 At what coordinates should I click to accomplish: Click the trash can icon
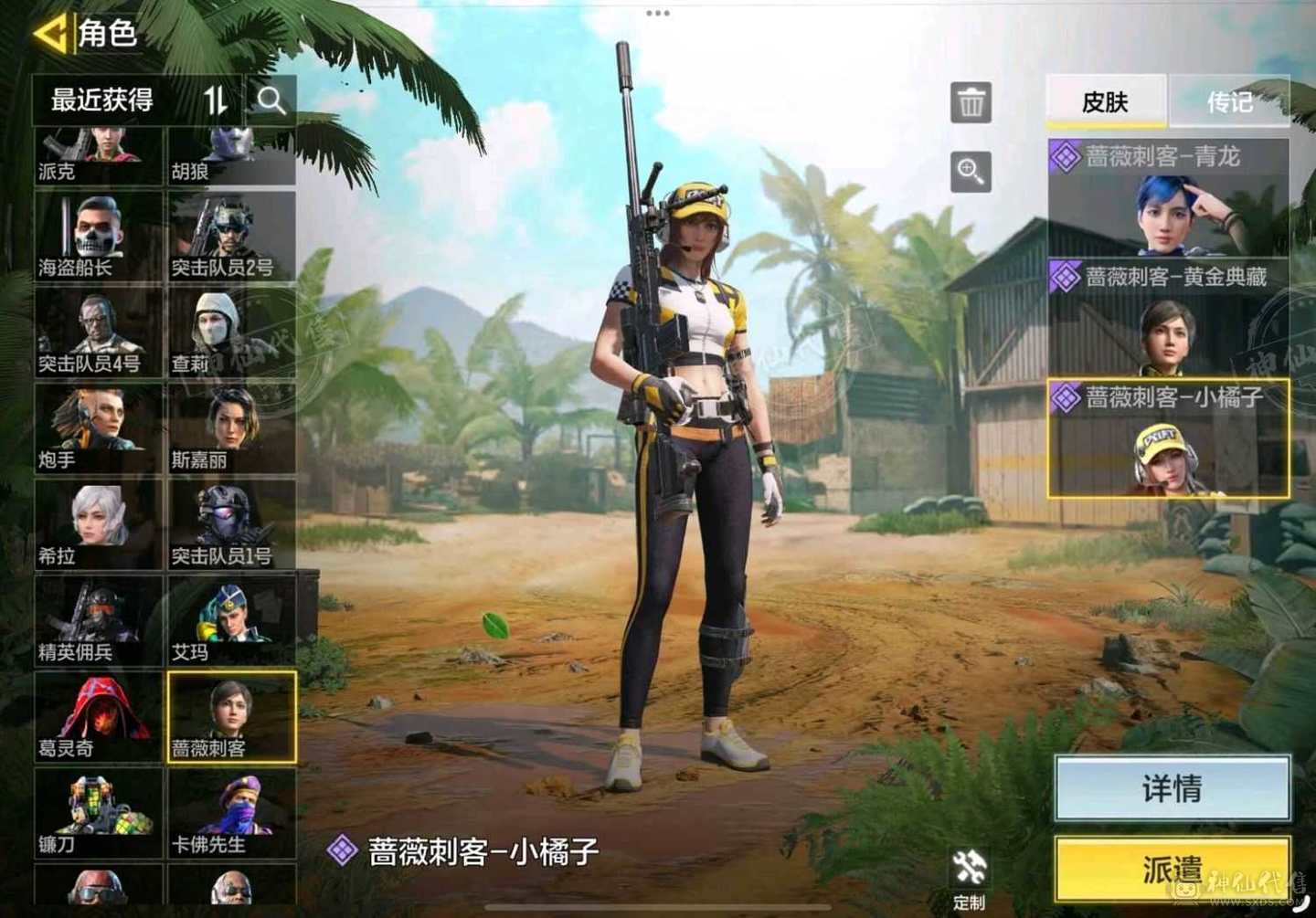[x=971, y=101]
